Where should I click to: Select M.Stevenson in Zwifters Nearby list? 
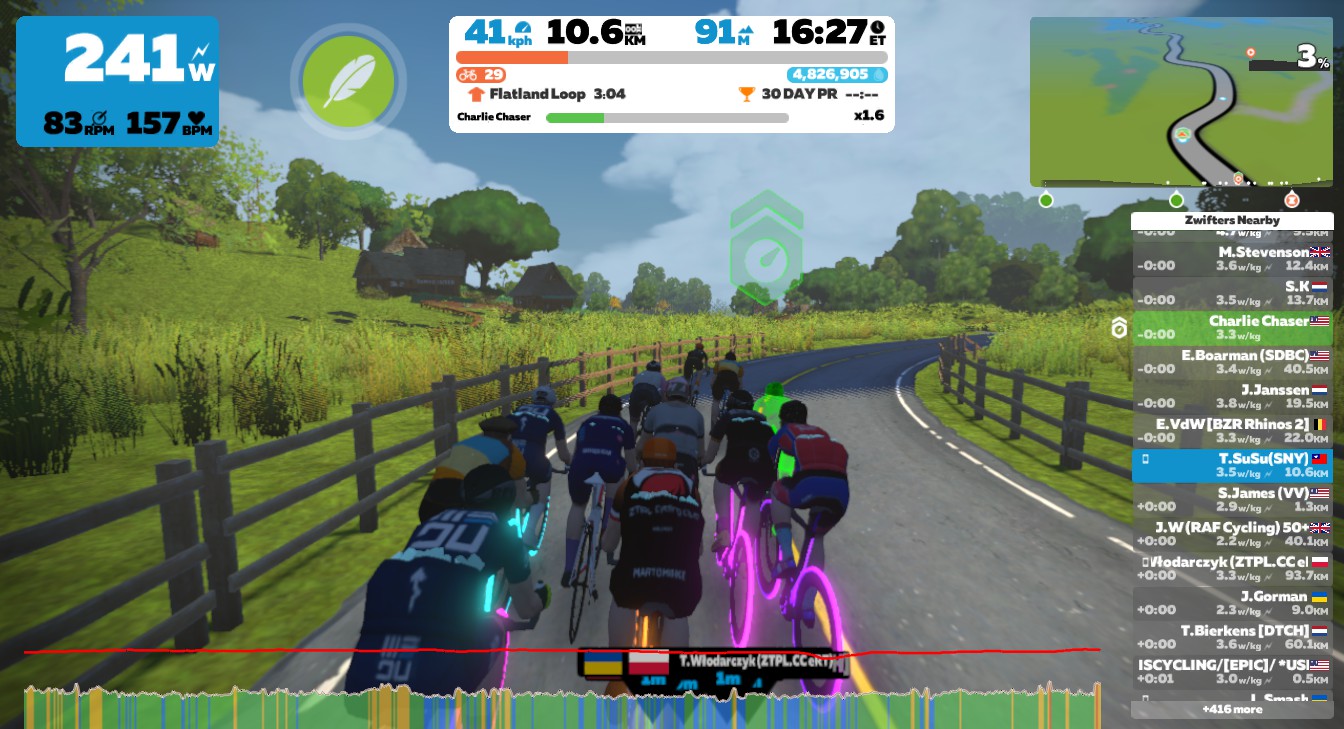(1232, 259)
